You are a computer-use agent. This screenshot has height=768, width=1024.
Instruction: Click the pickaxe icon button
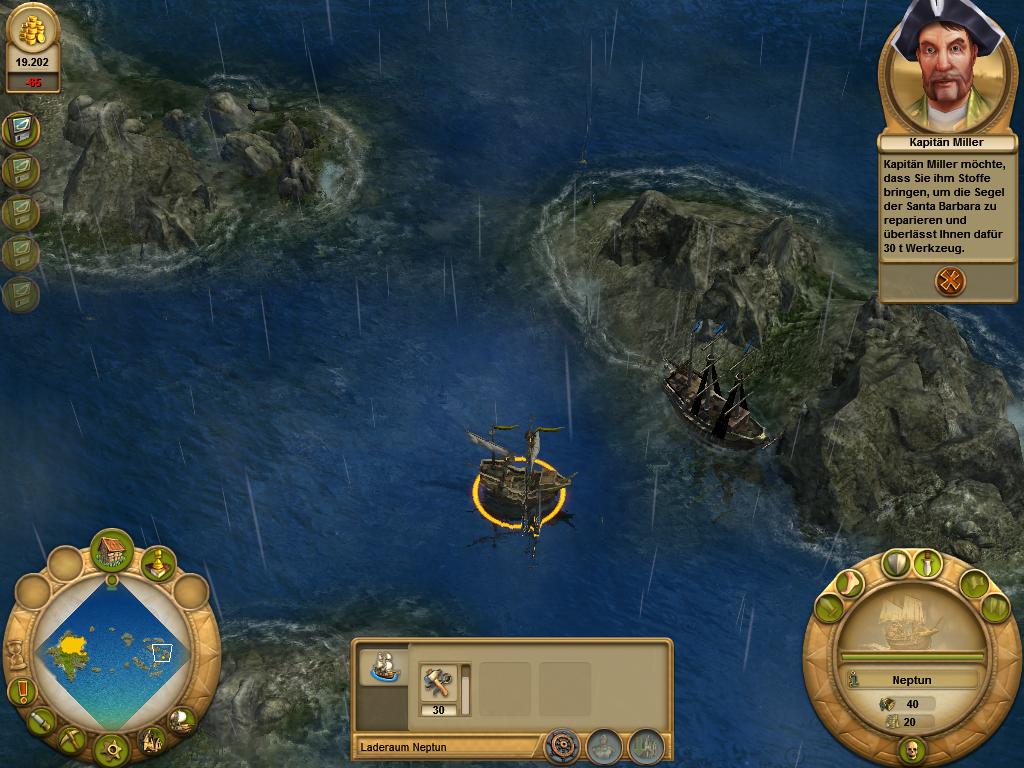72,738
